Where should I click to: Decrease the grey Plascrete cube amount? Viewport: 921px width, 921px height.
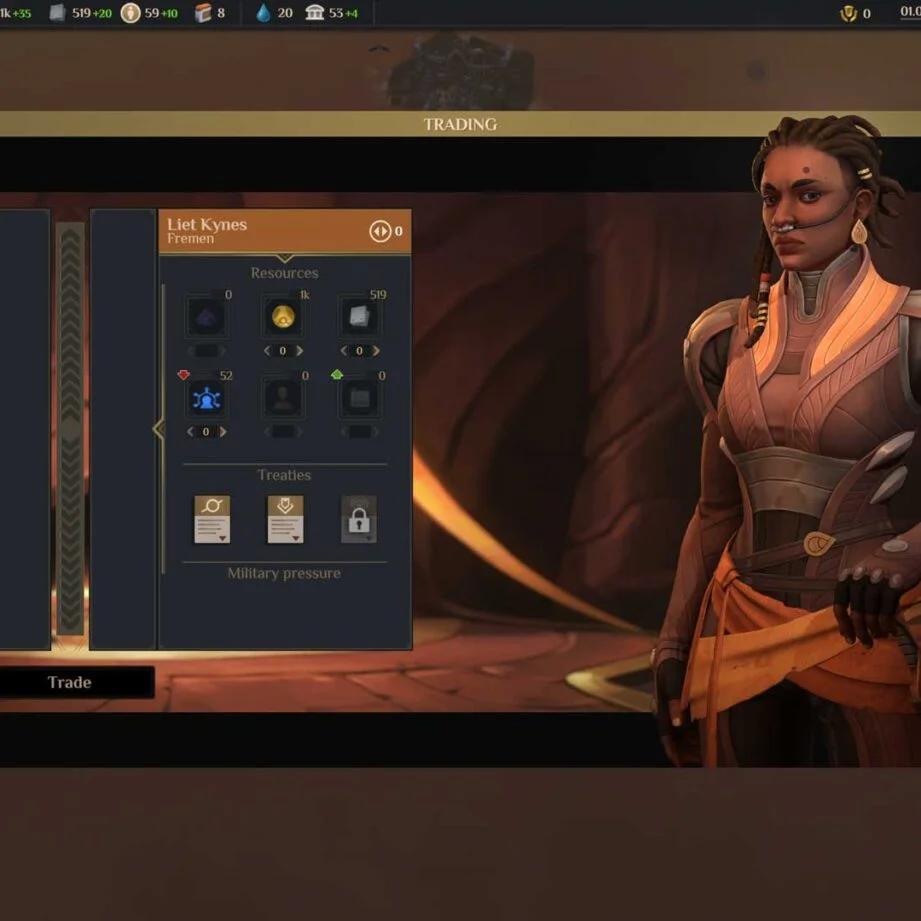pyautogui.click(x=343, y=351)
